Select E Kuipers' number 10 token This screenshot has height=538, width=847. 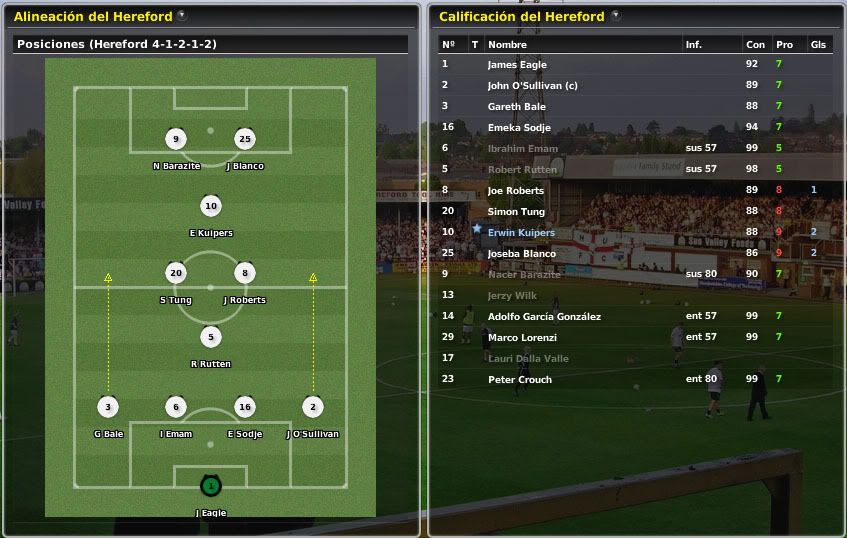tap(210, 207)
